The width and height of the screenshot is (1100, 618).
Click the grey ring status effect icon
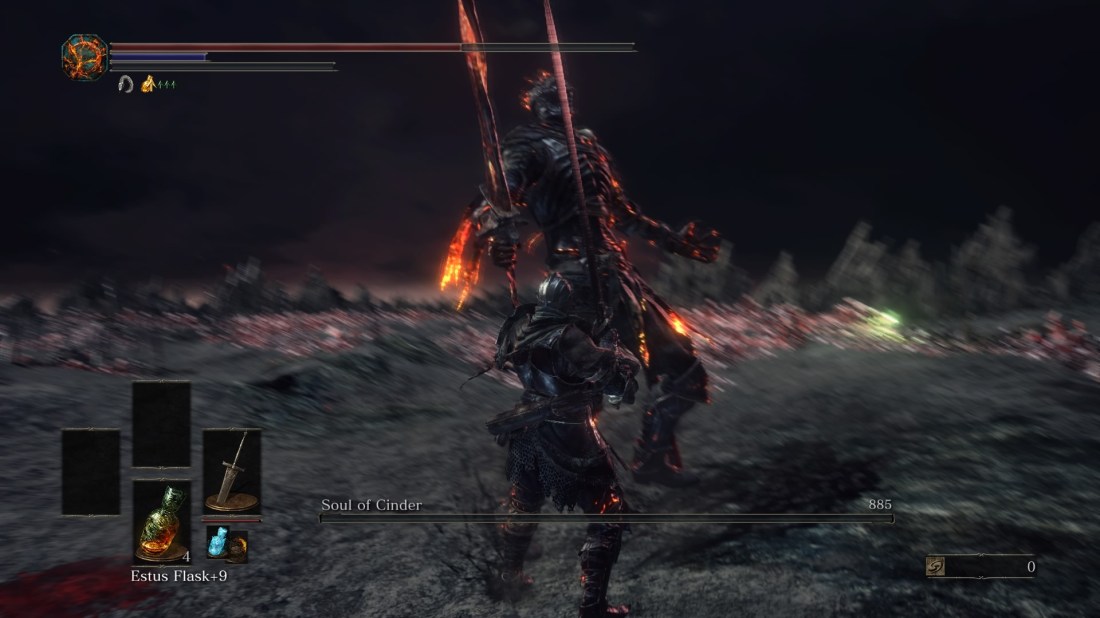[126, 84]
